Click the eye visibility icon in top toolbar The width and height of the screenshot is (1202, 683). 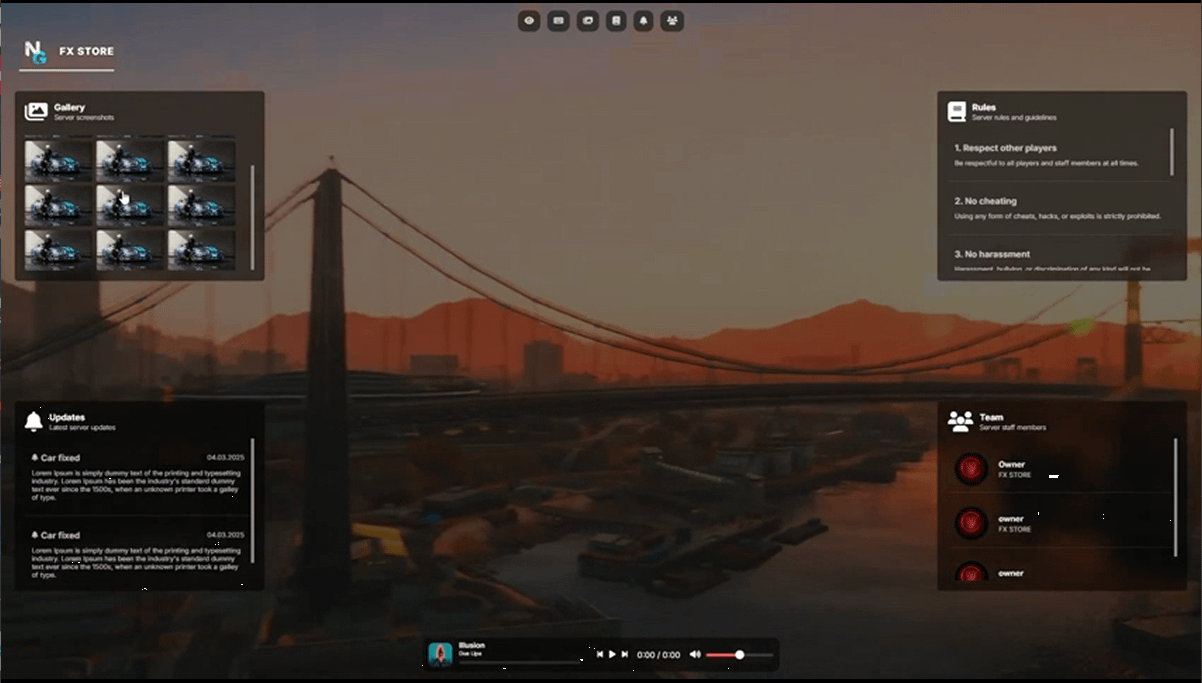529,20
